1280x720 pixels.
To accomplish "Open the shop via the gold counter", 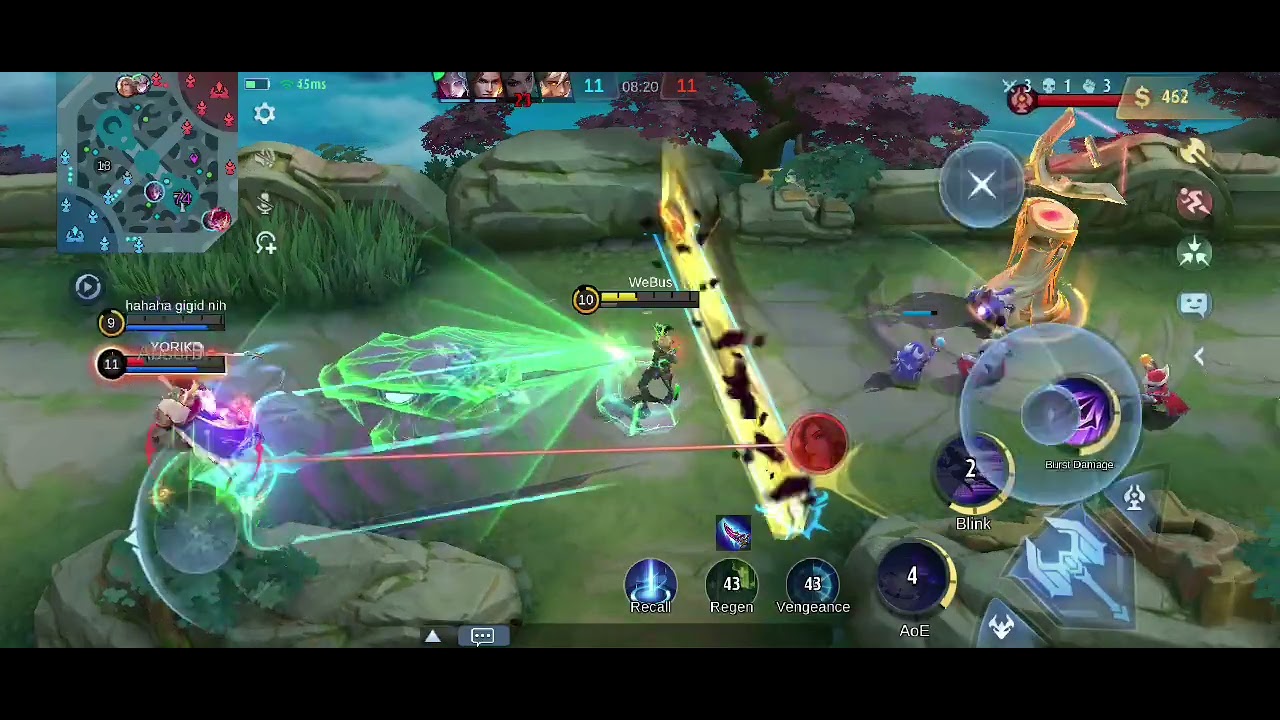I will [x=1162, y=97].
